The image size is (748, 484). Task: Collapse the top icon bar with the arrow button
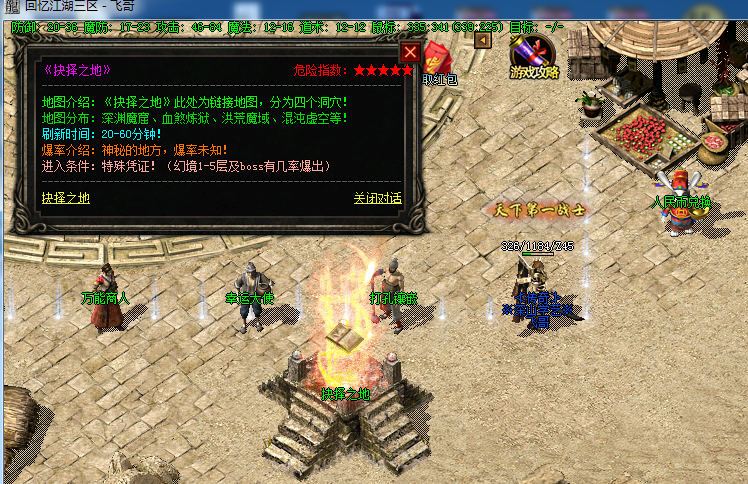pos(482,41)
